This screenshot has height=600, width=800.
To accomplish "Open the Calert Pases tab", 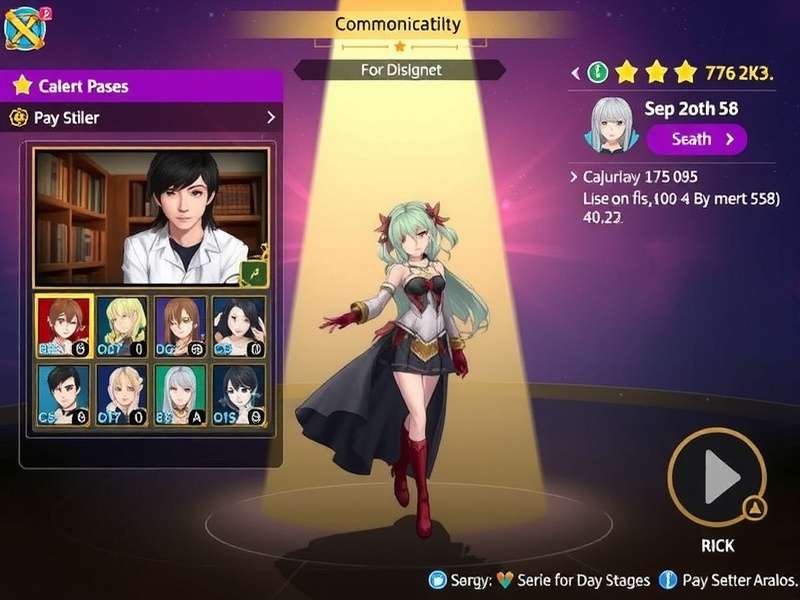I will tap(140, 86).
